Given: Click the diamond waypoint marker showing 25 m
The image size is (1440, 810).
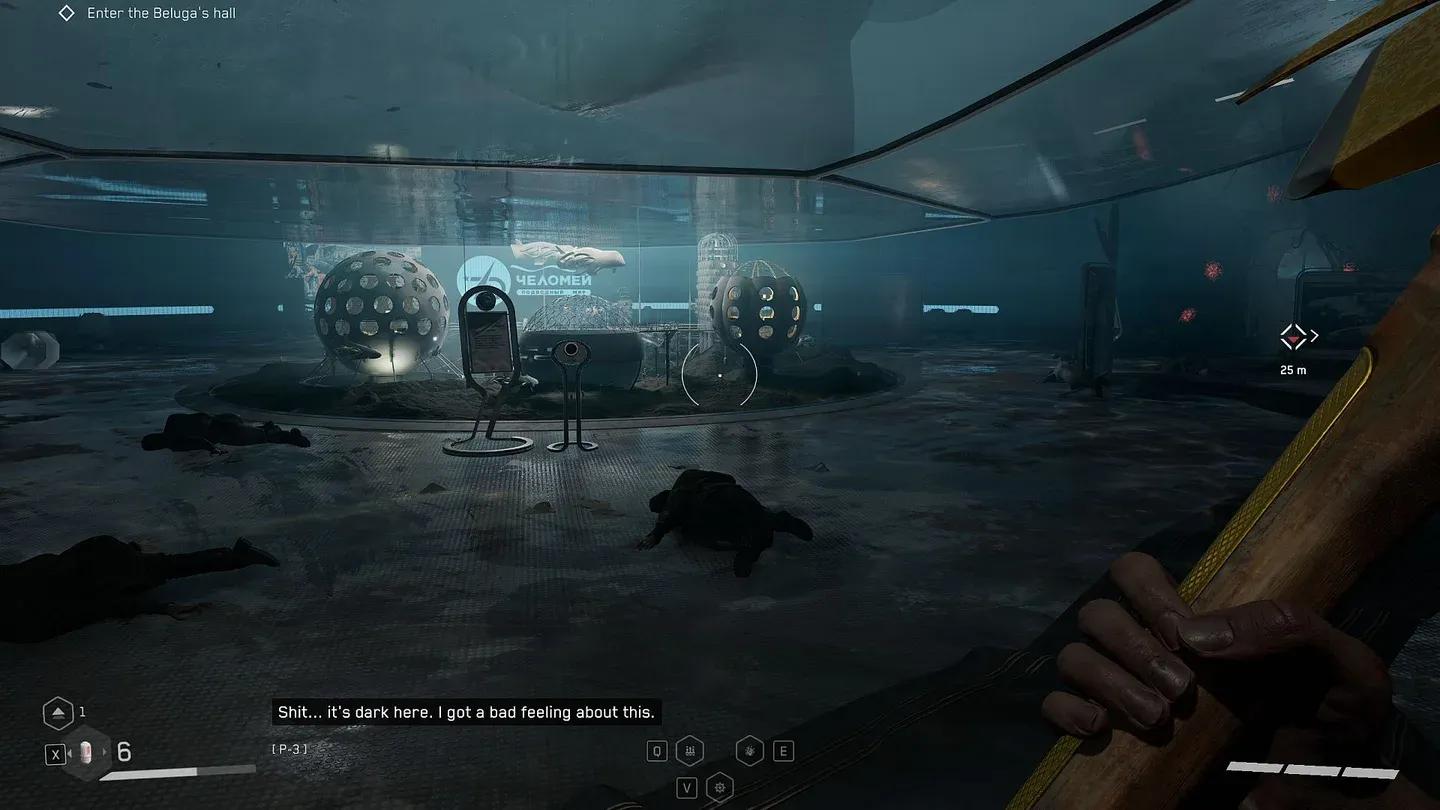Looking at the screenshot, I should click(x=1294, y=337).
